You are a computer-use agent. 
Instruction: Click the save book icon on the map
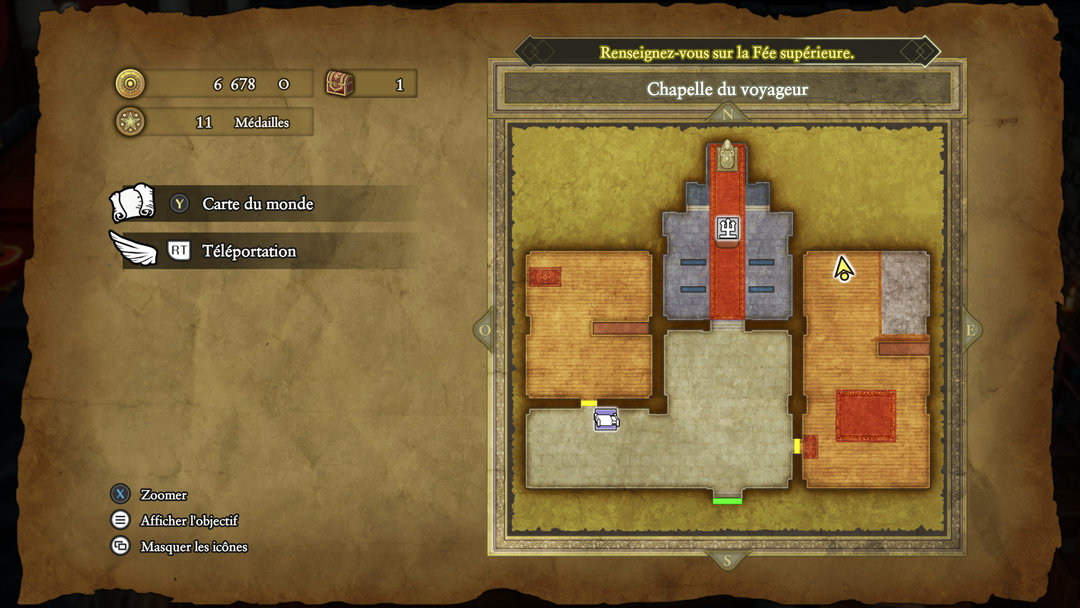coord(606,421)
